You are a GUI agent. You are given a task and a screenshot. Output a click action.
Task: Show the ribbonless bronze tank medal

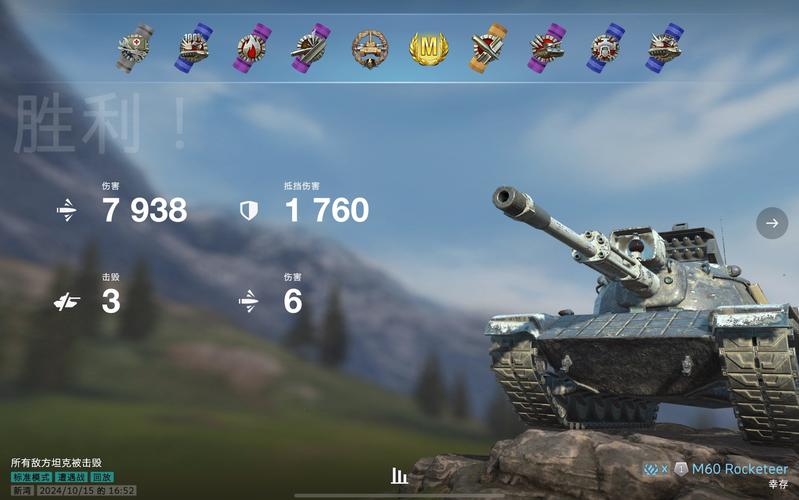(x=369, y=47)
